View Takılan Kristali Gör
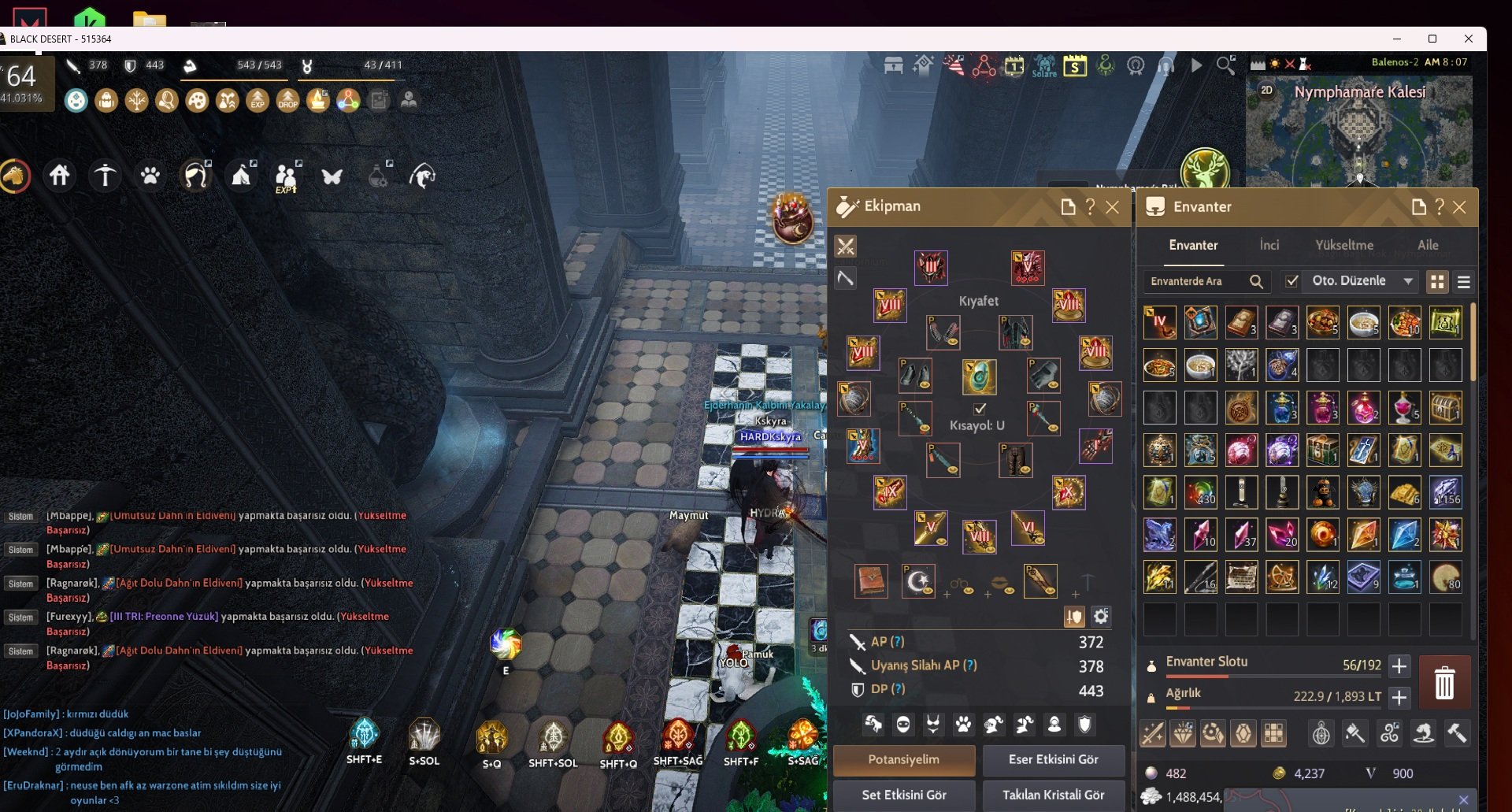The width and height of the screenshot is (1512, 812). tap(1053, 795)
